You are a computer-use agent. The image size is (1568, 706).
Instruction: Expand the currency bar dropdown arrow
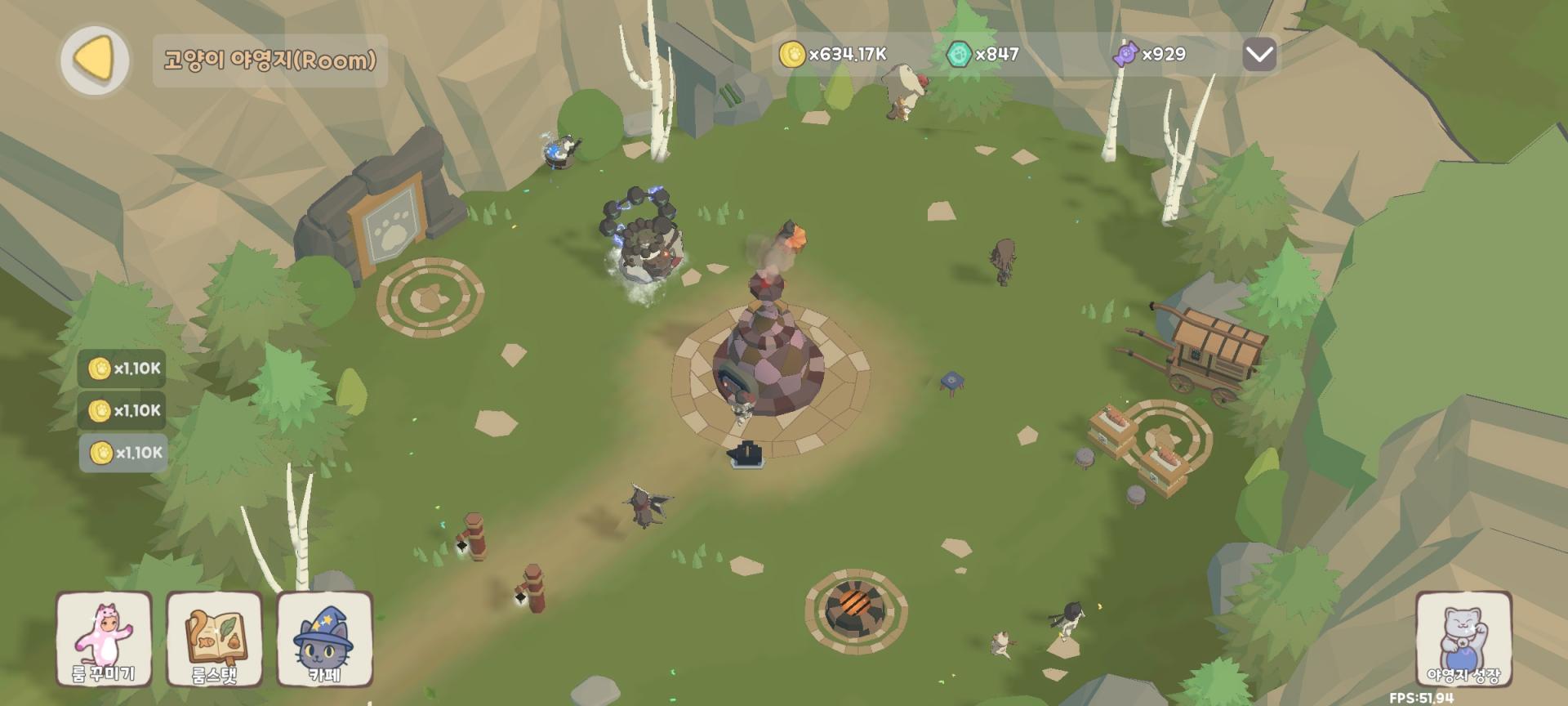1259,55
